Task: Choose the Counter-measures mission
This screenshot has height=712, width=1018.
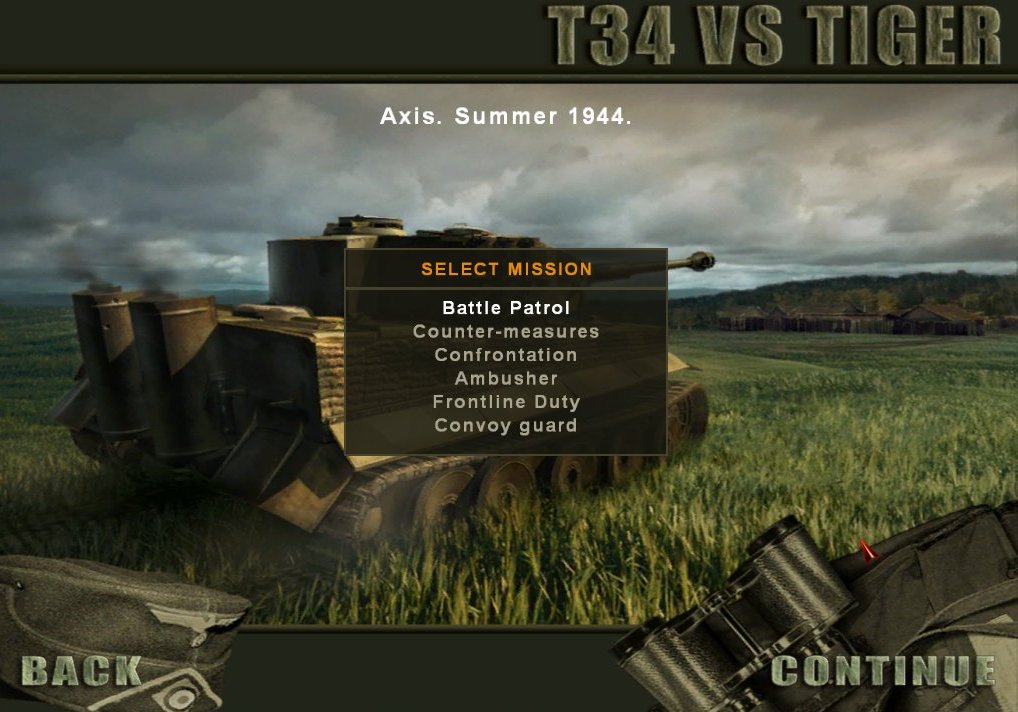Action: [506, 331]
